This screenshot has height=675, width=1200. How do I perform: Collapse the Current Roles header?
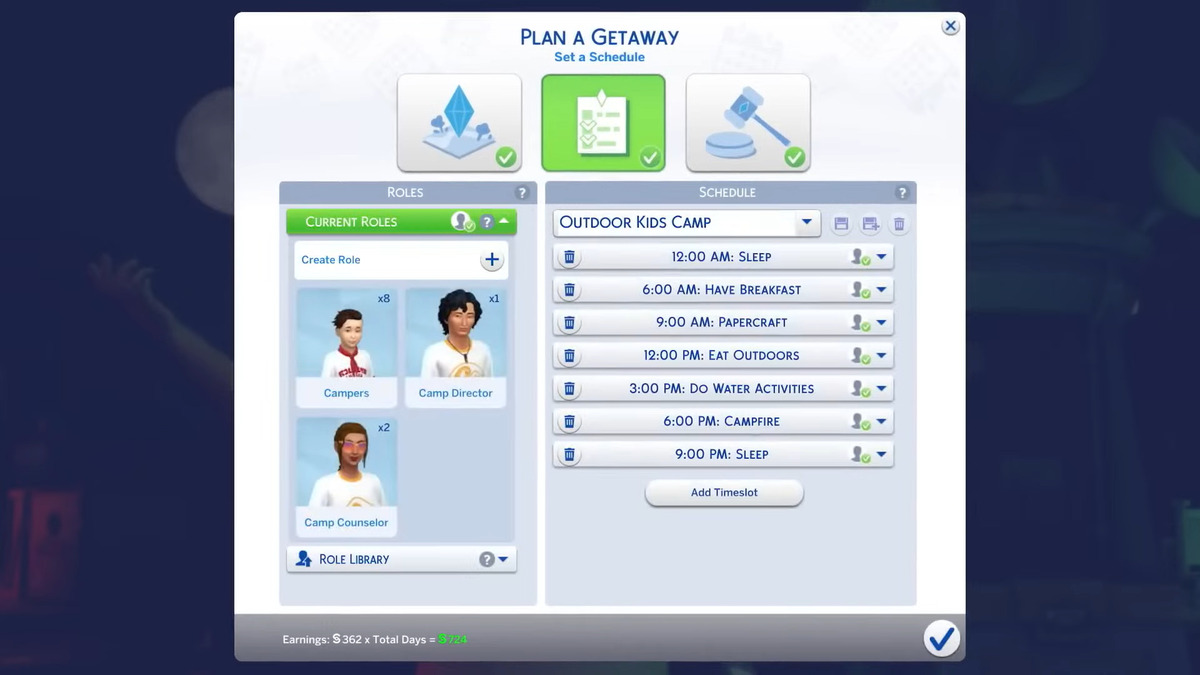coord(503,222)
